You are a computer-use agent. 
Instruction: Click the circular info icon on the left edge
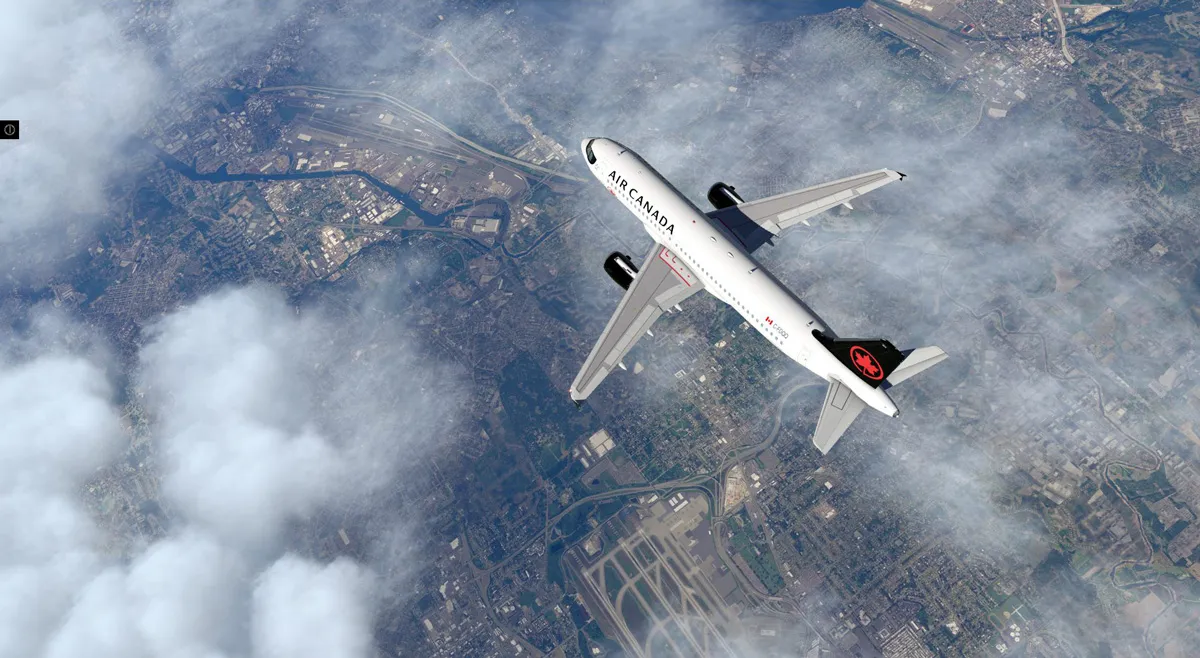point(9,129)
